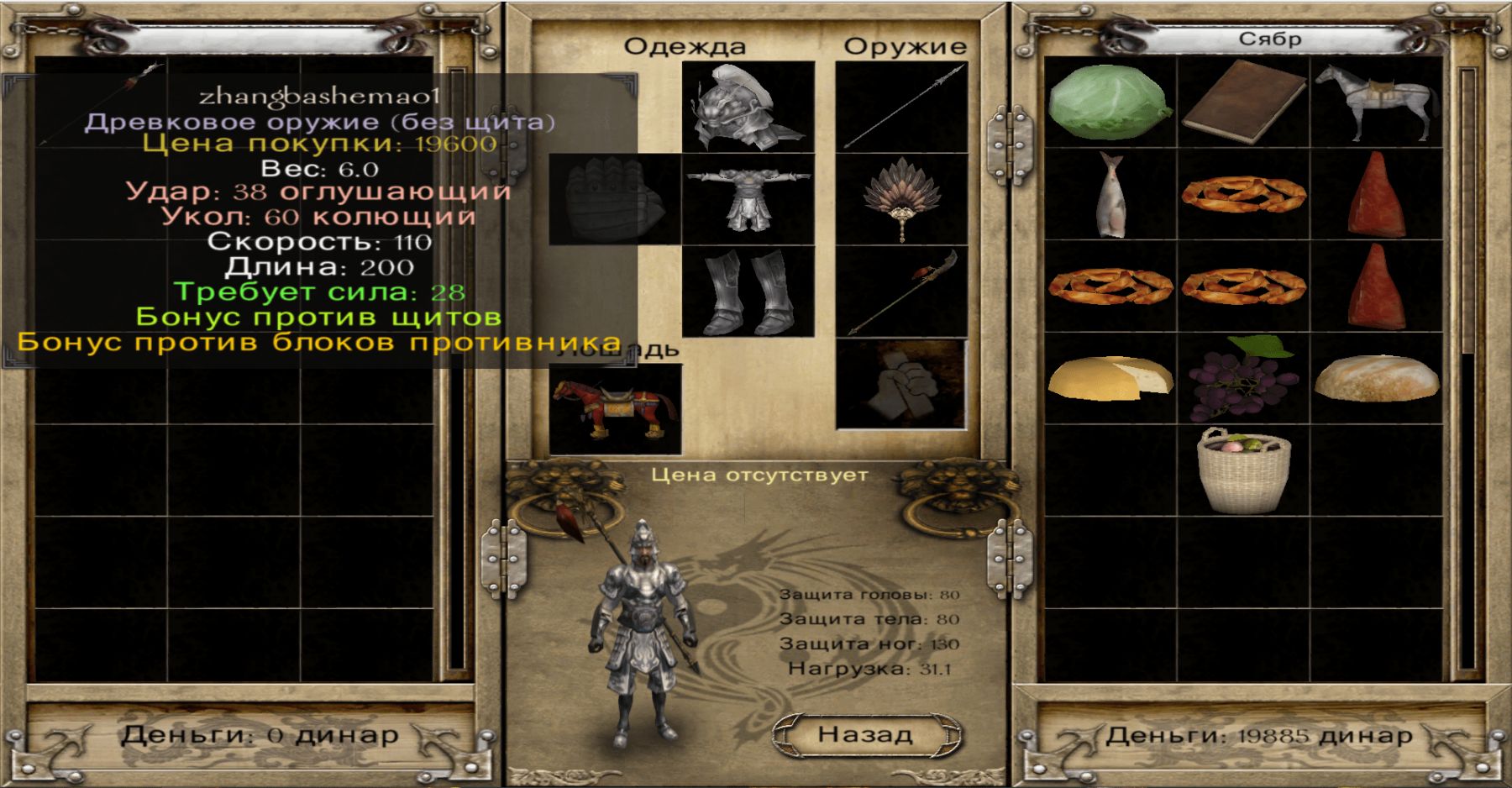Select the cabbage in merchant inventory
Image resolution: width=1512 pixels, height=788 pixels.
1110,102
